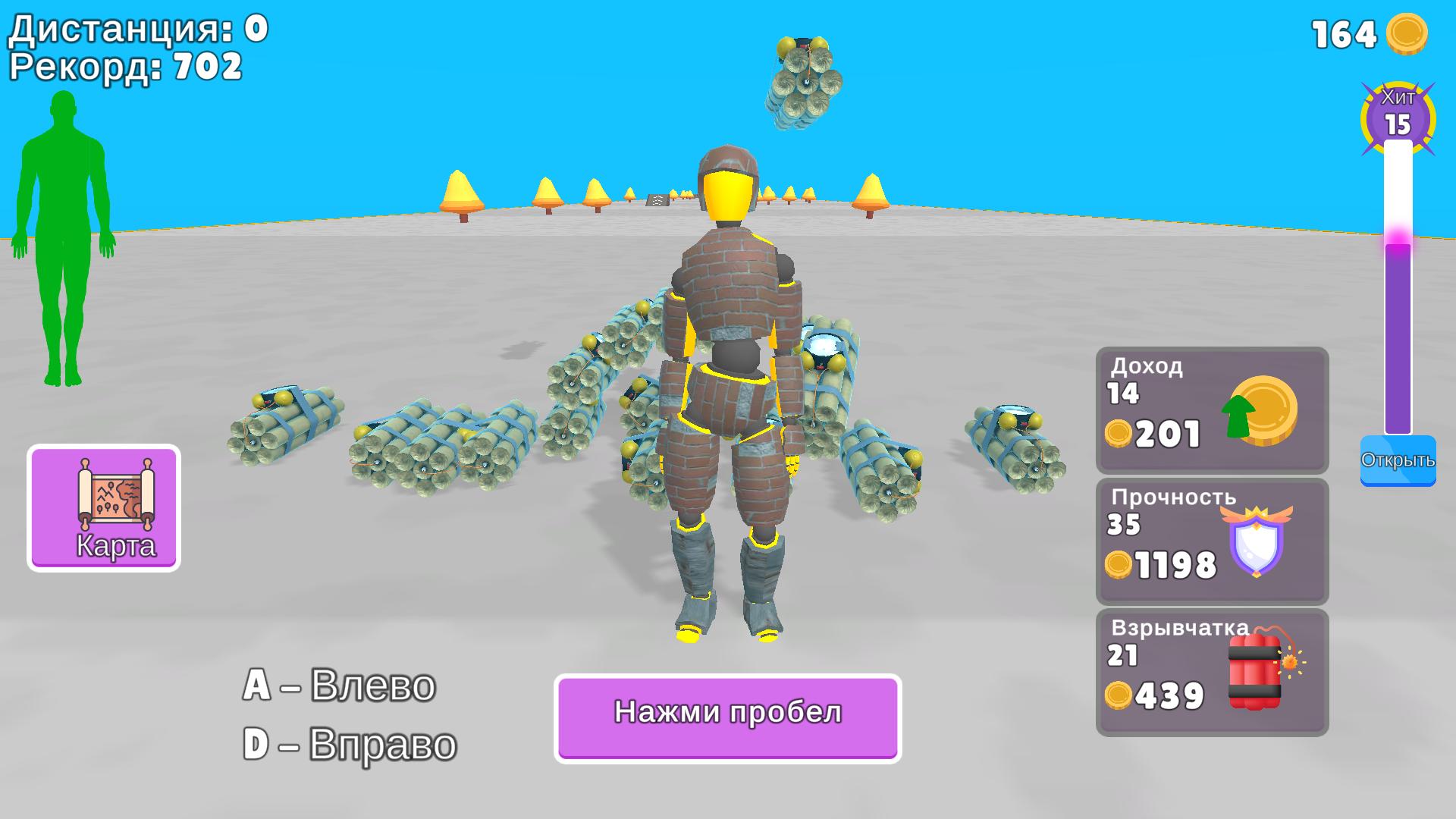Click the vertical Хит progress bar
This screenshot has width=1456, height=819.
coord(1400,288)
